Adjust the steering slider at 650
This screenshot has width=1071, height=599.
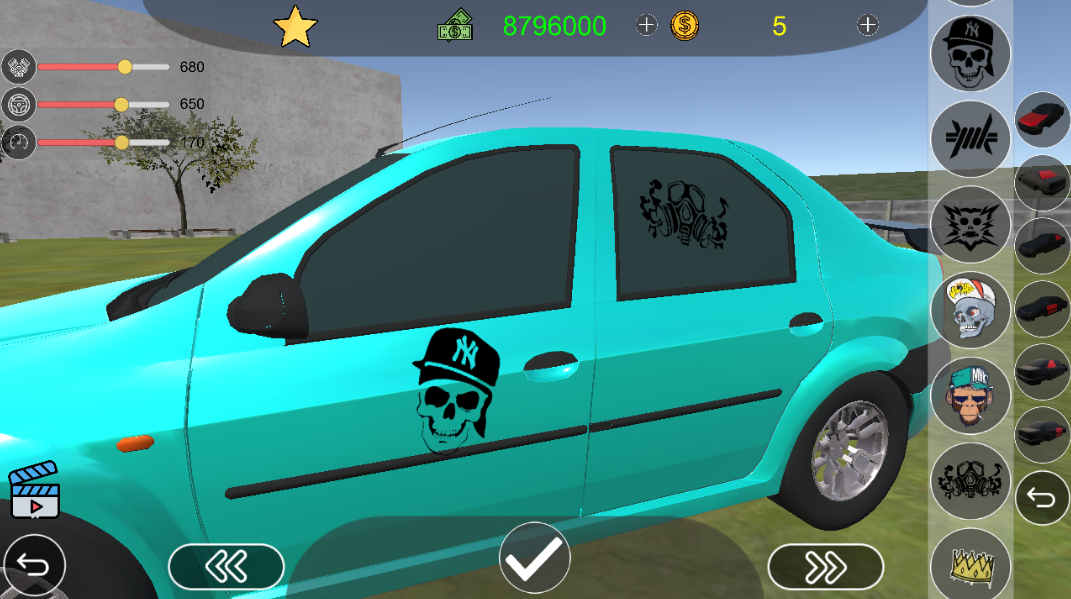tap(121, 104)
